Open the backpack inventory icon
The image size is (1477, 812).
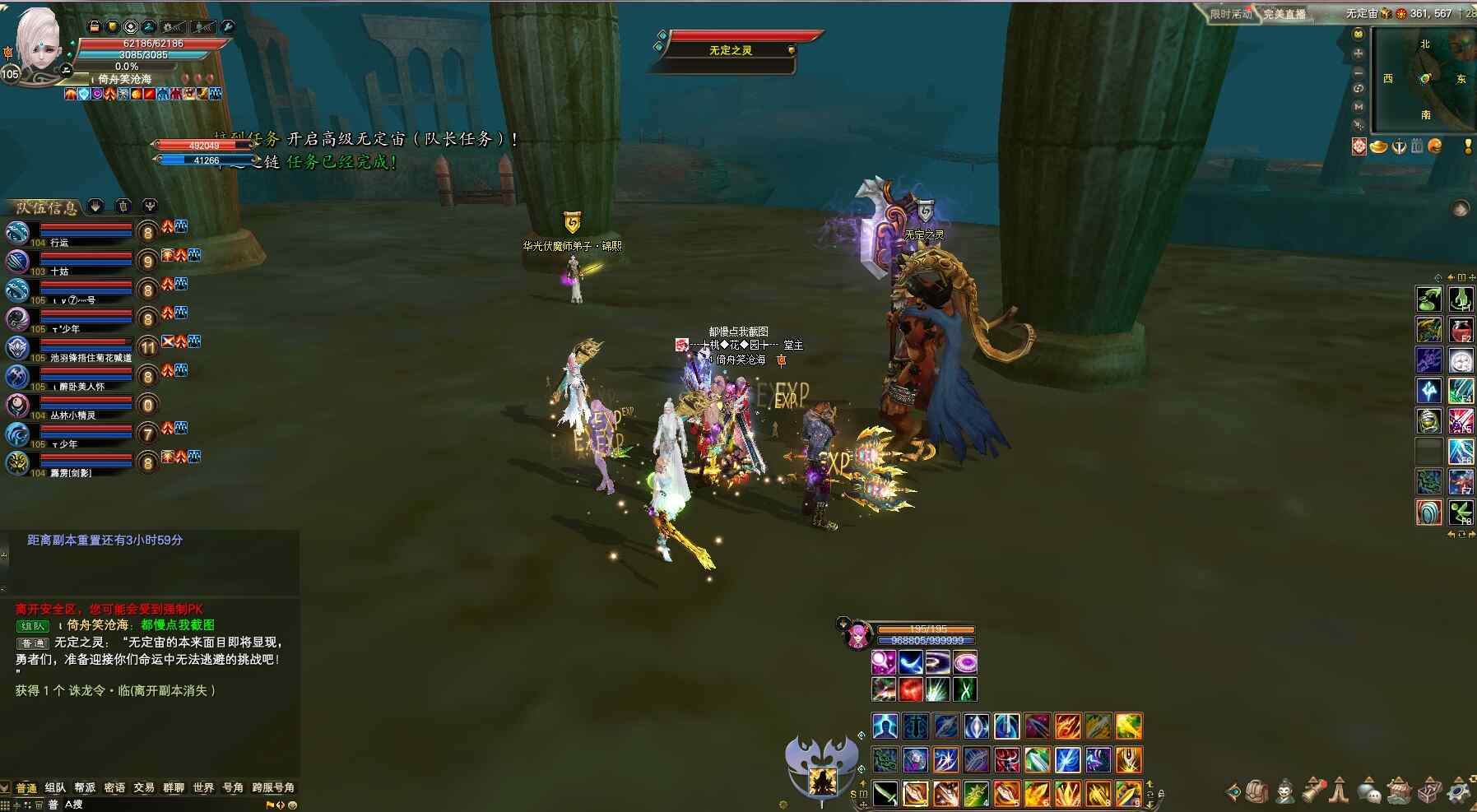coord(1256,791)
